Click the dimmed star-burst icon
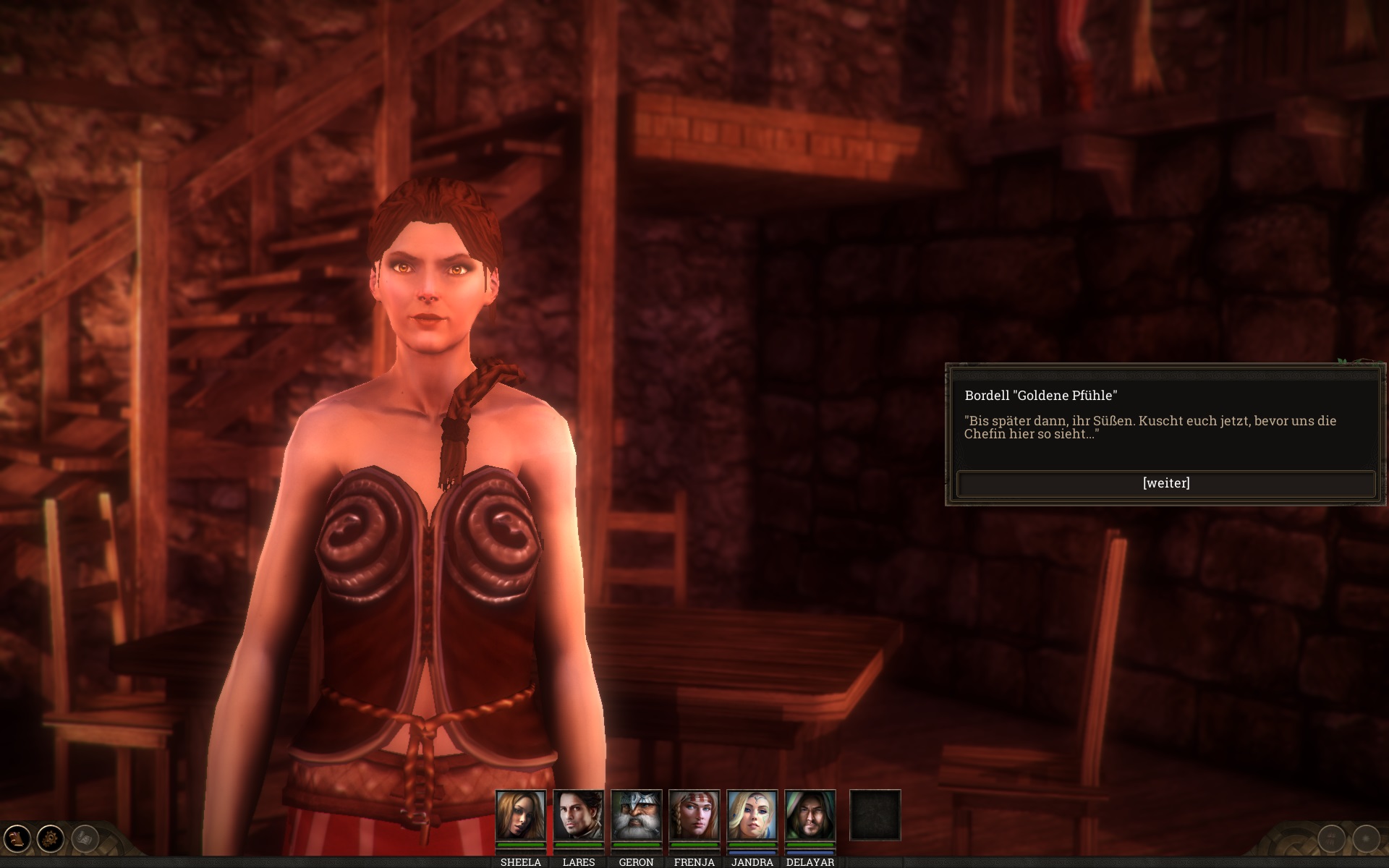This screenshot has height=868, width=1389. [1366, 839]
